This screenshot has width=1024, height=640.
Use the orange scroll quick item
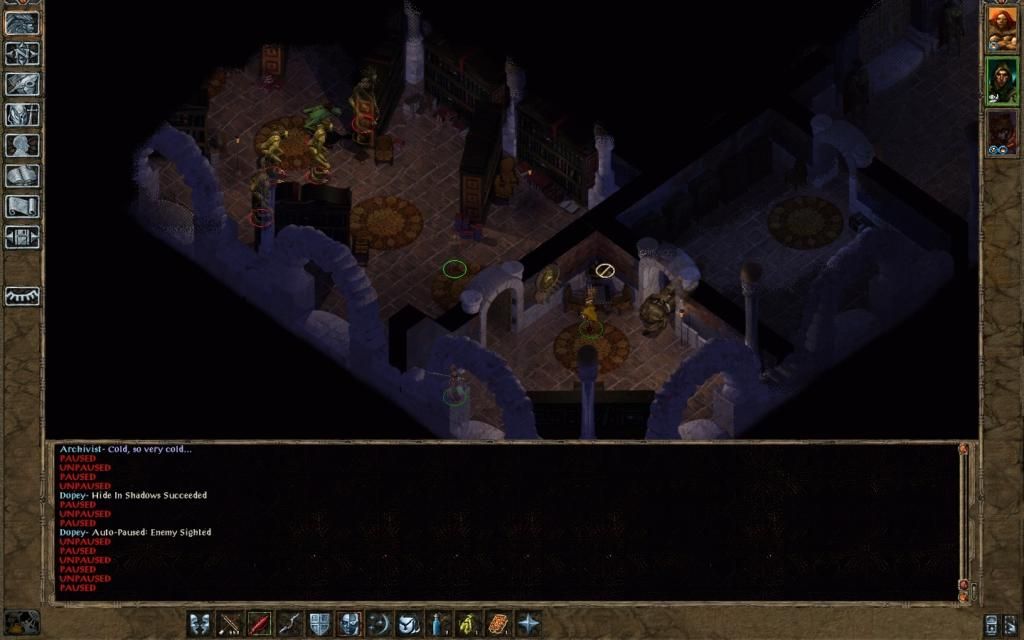(498, 624)
